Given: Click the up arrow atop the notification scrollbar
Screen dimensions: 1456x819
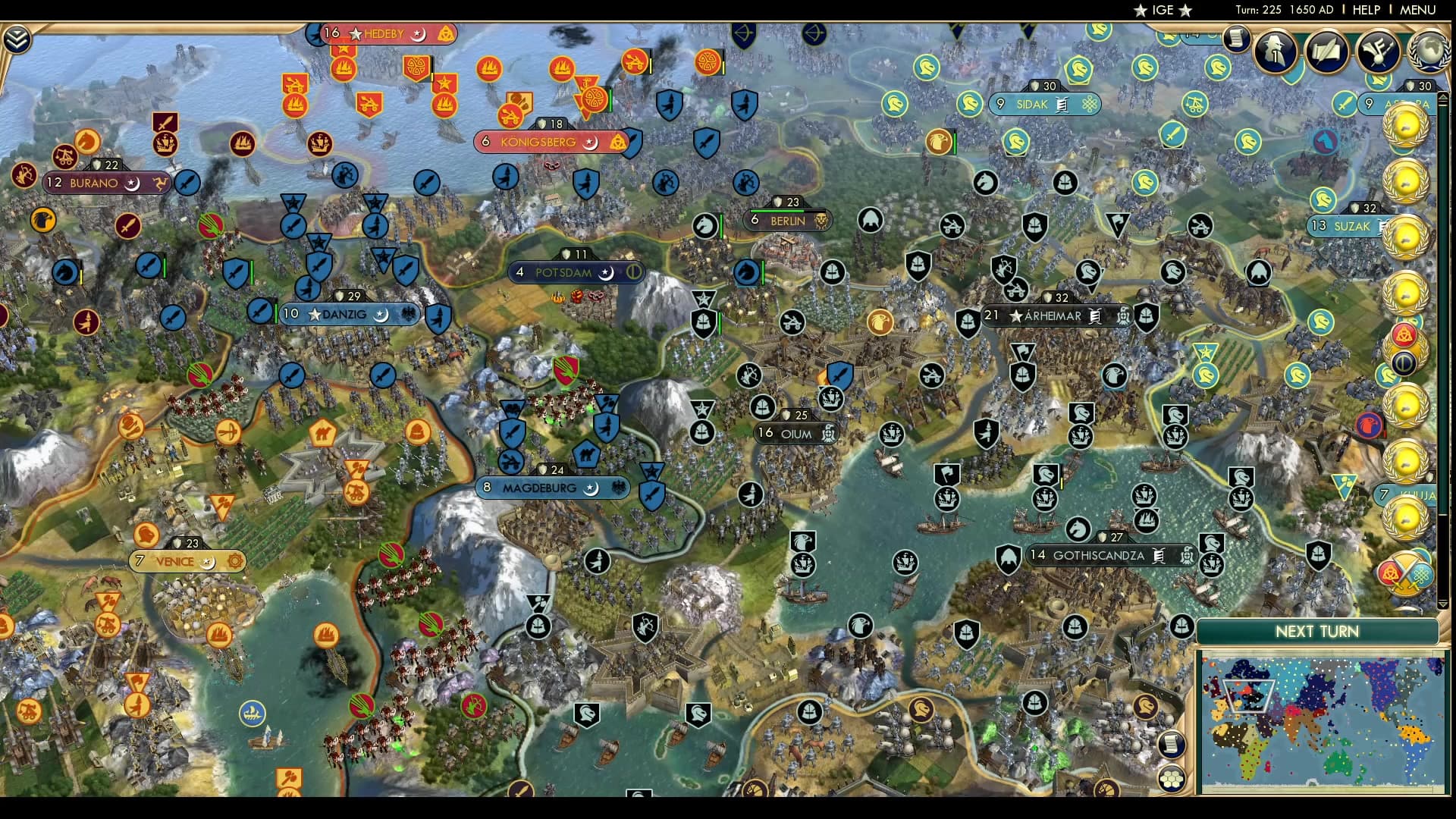Looking at the screenshot, I should pos(1442,96).
